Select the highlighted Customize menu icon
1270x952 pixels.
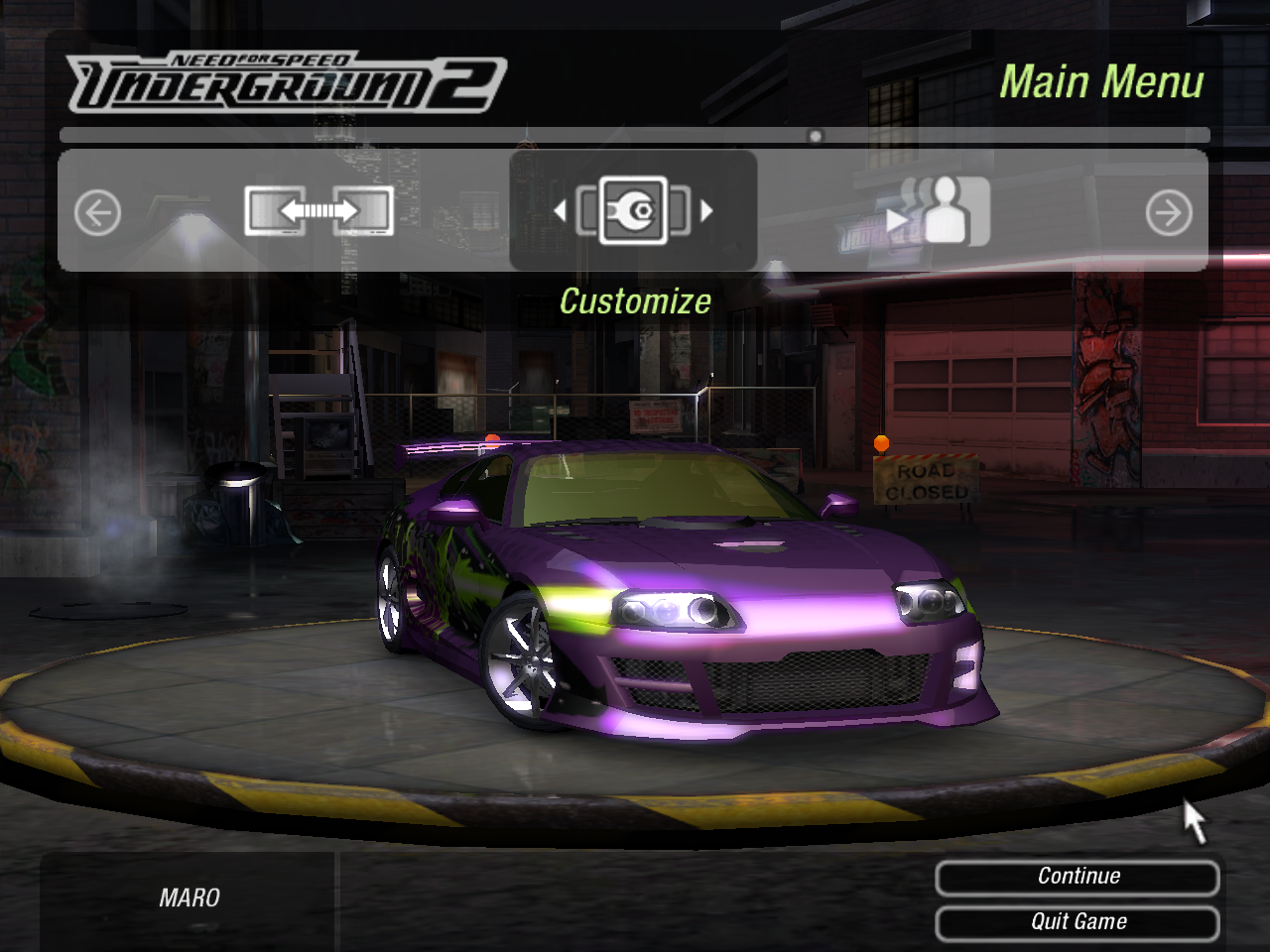coord(633,210)
